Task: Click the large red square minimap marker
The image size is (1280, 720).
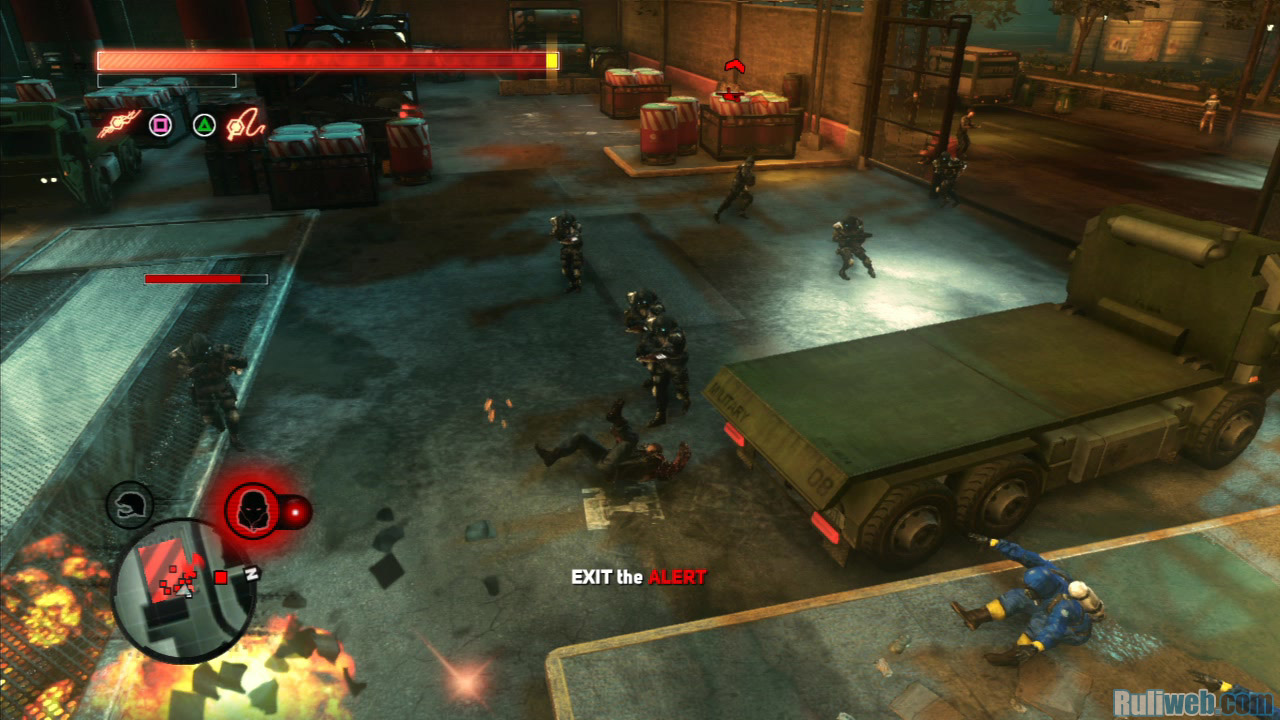Action: tap(221, 577)
